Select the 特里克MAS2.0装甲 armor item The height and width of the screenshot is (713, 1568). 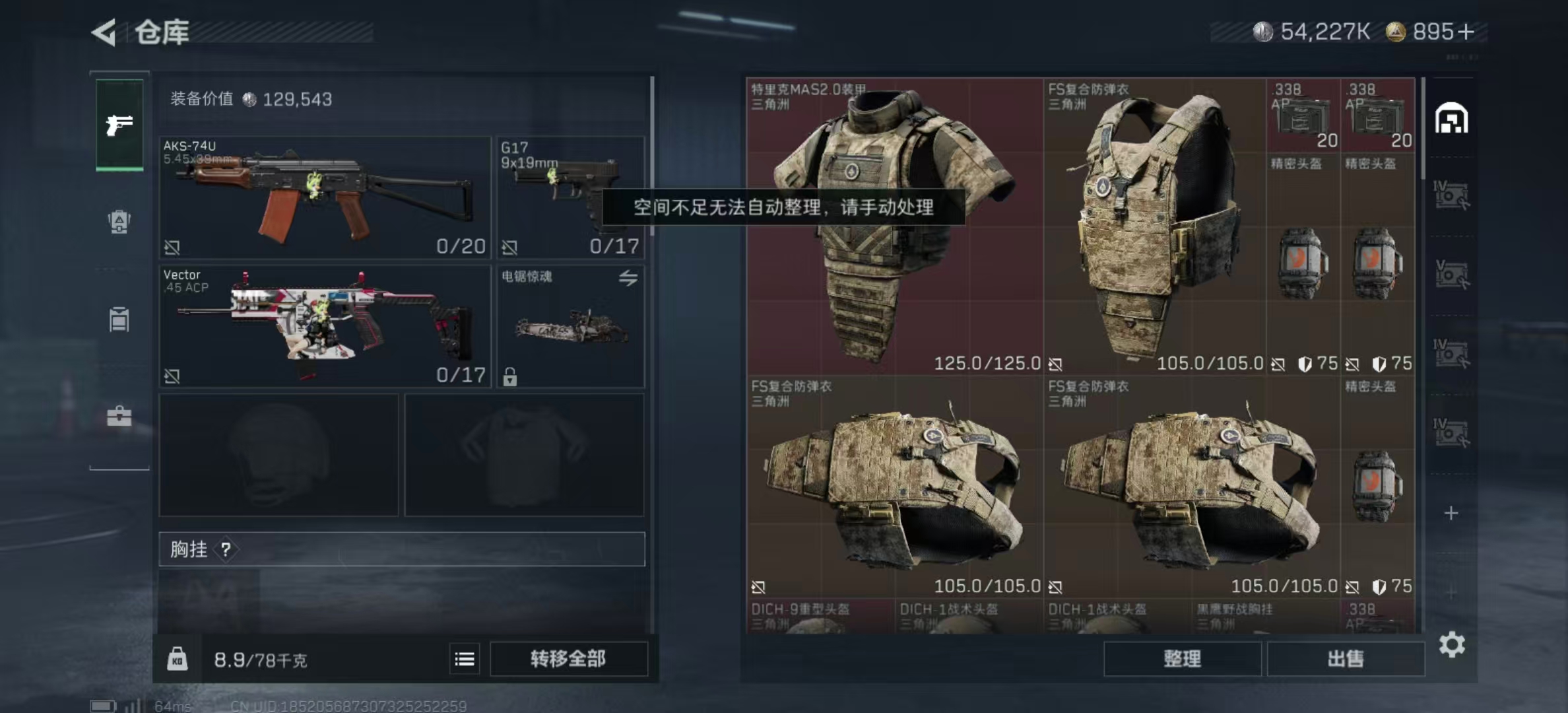pos(895,226)
